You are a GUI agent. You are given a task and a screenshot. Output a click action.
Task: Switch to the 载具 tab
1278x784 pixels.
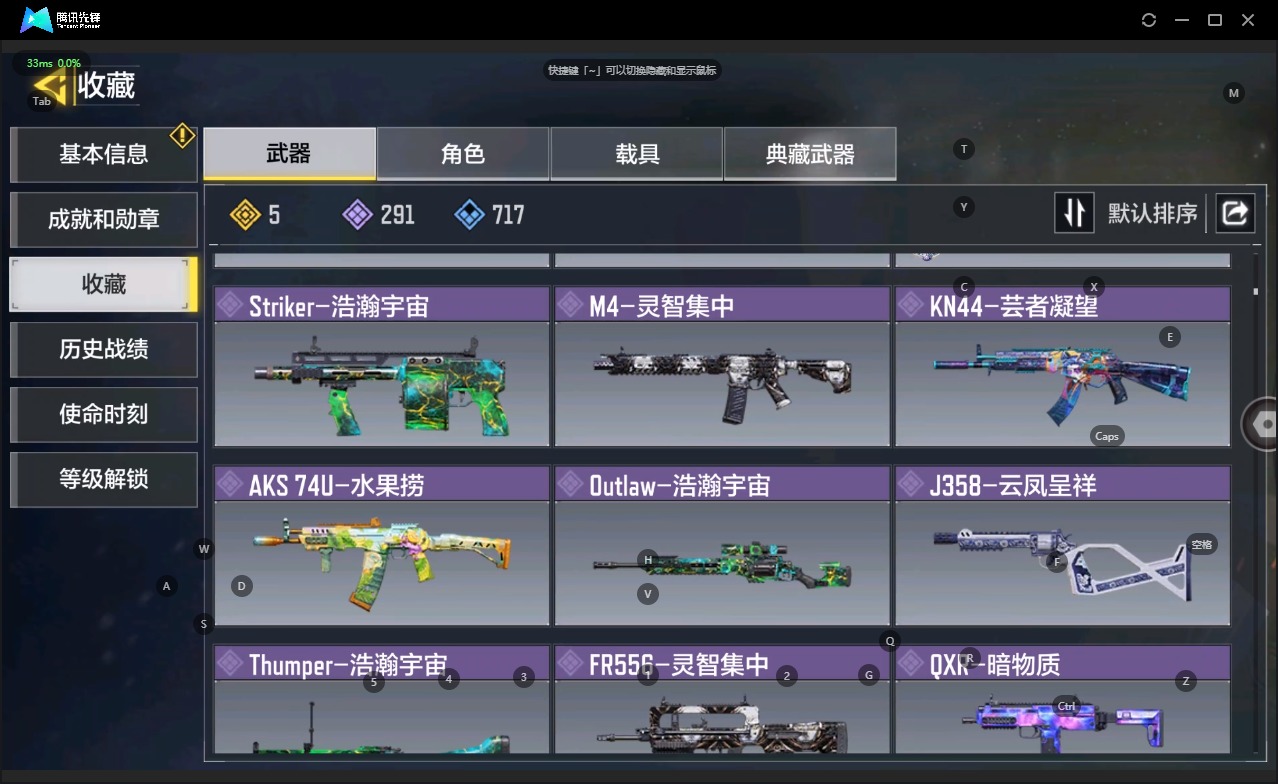(x=637, y=154)
